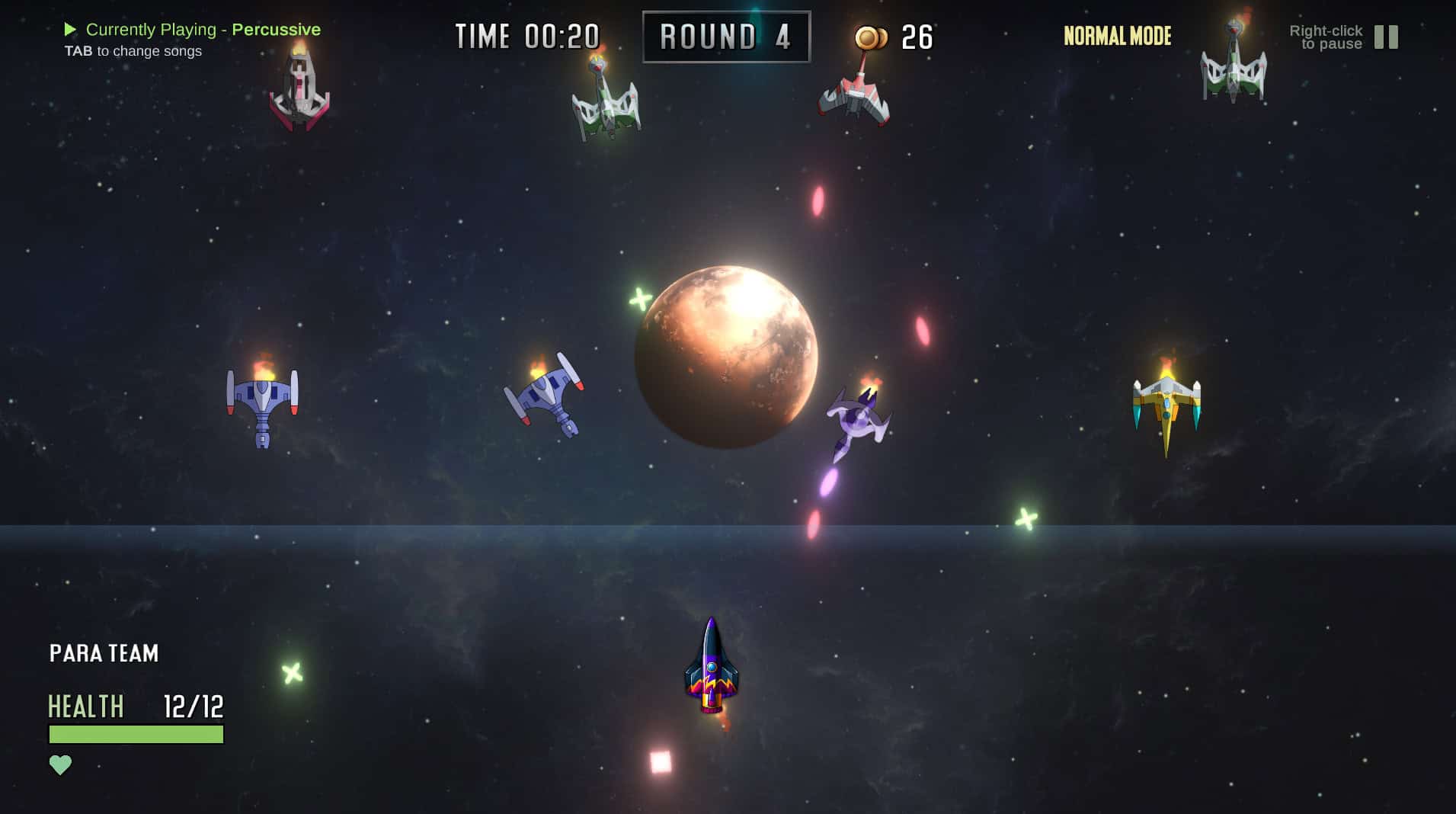This screenshot has height=814, width=1456.
Task: Click the coin icon beside the counter
Action: (x=871, y=36)
